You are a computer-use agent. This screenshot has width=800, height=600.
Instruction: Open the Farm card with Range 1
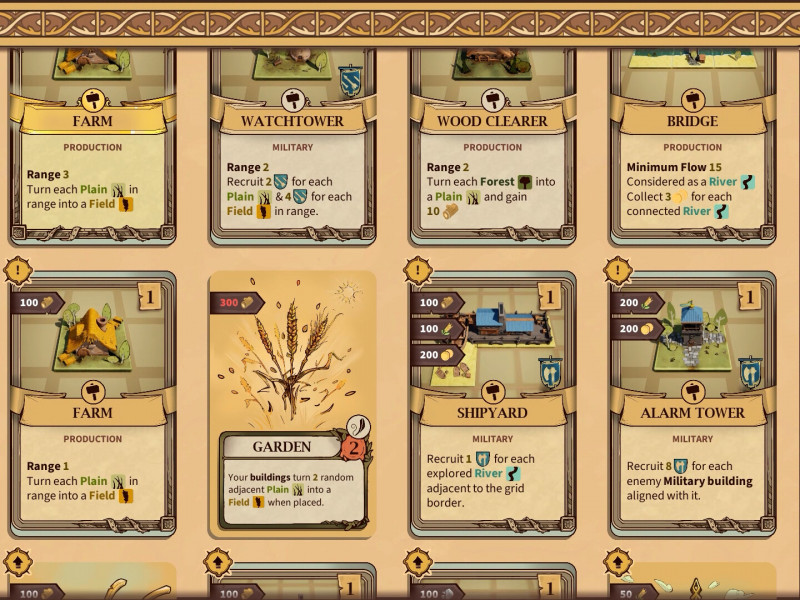pyautogui.click(x=92, y=410)
